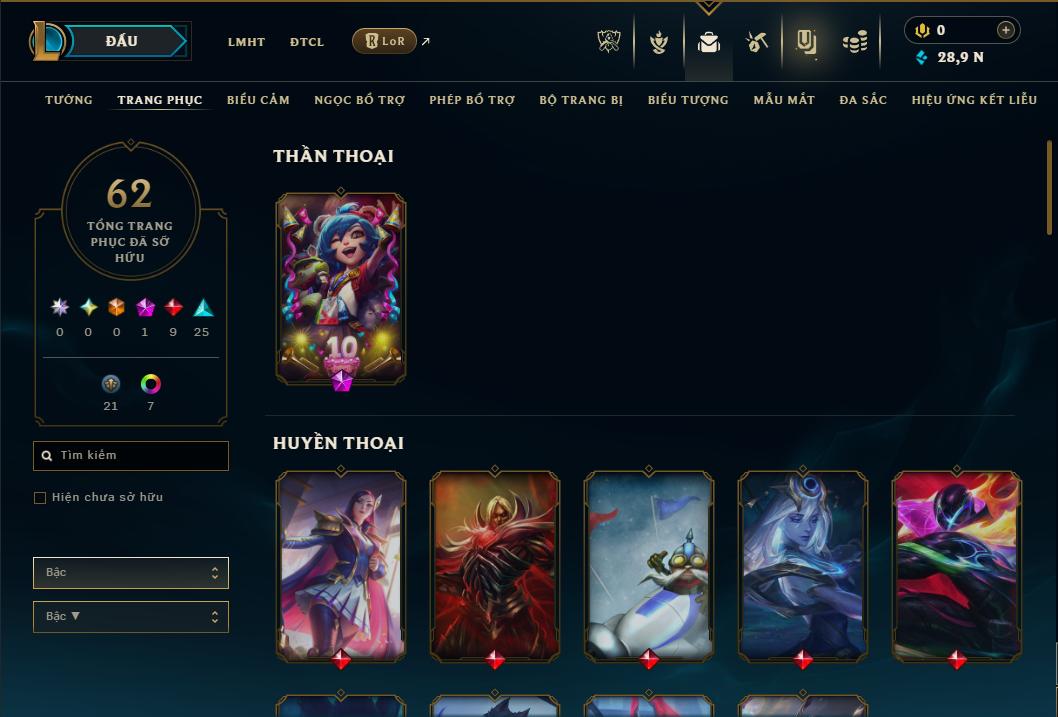
Task: Switch to the MẪU MẮT tab
Action: (784, 100)
